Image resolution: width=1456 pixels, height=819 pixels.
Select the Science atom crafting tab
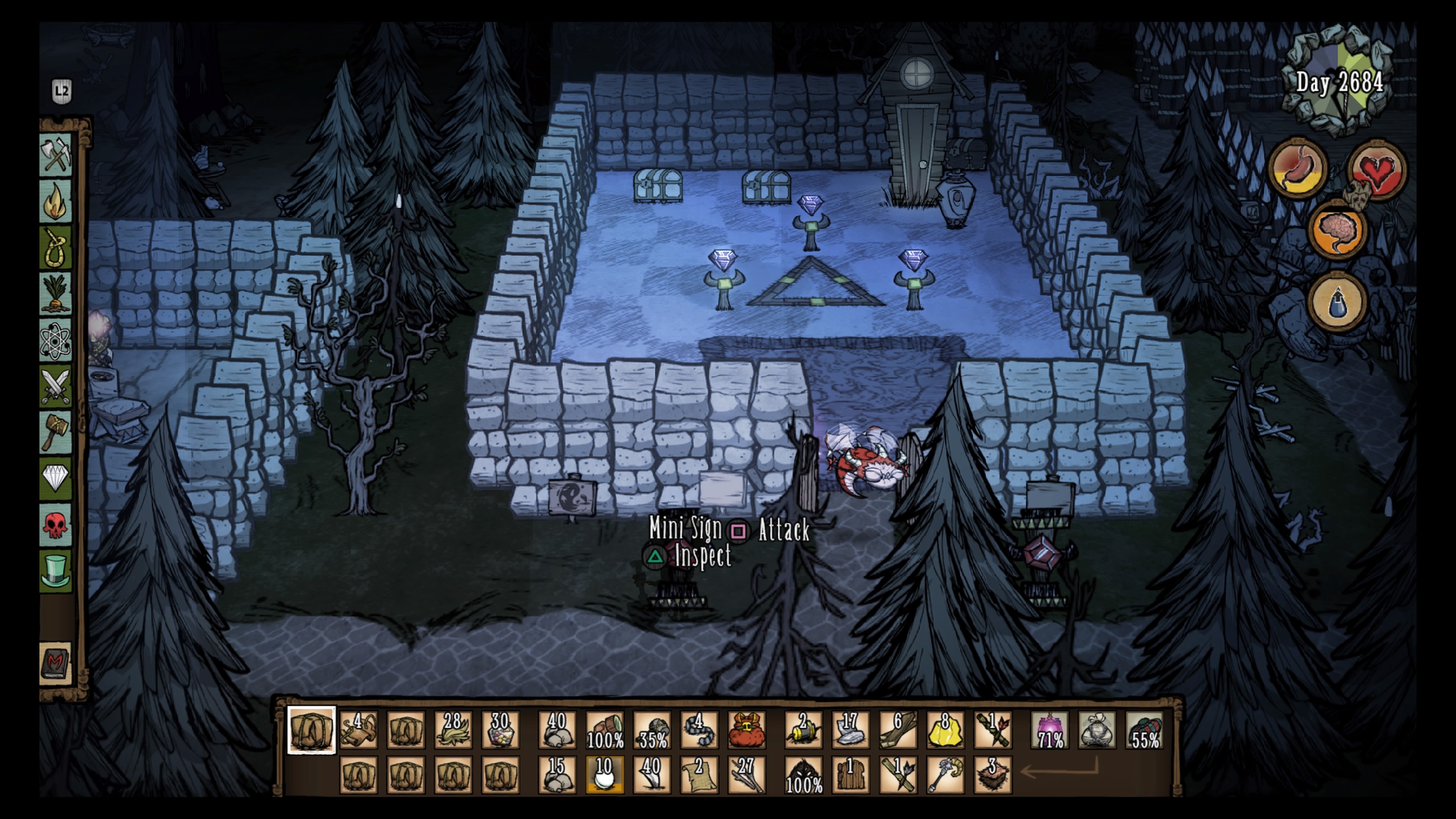(55, 341)
